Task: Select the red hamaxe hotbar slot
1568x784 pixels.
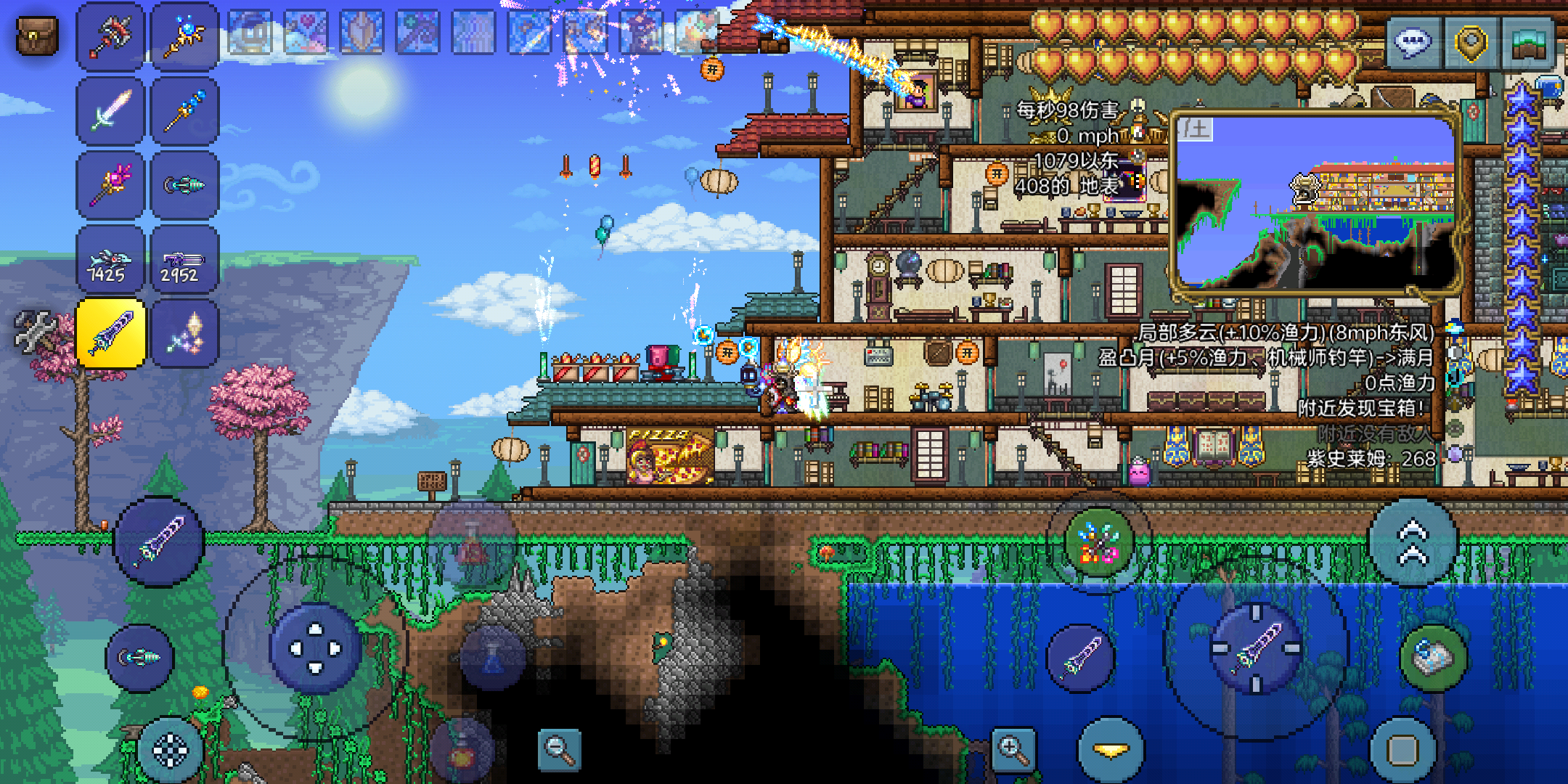Action: [110, 36]
